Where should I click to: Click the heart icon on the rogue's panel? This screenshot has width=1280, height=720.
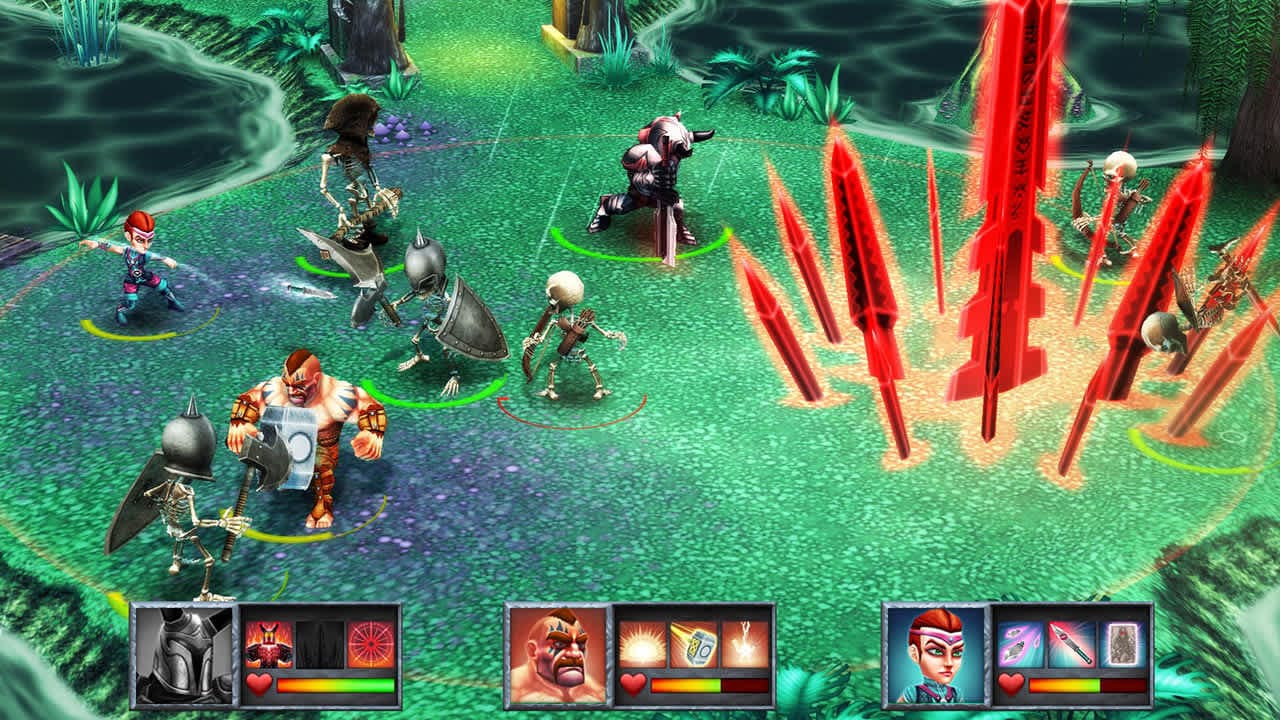click(1010, 683)
